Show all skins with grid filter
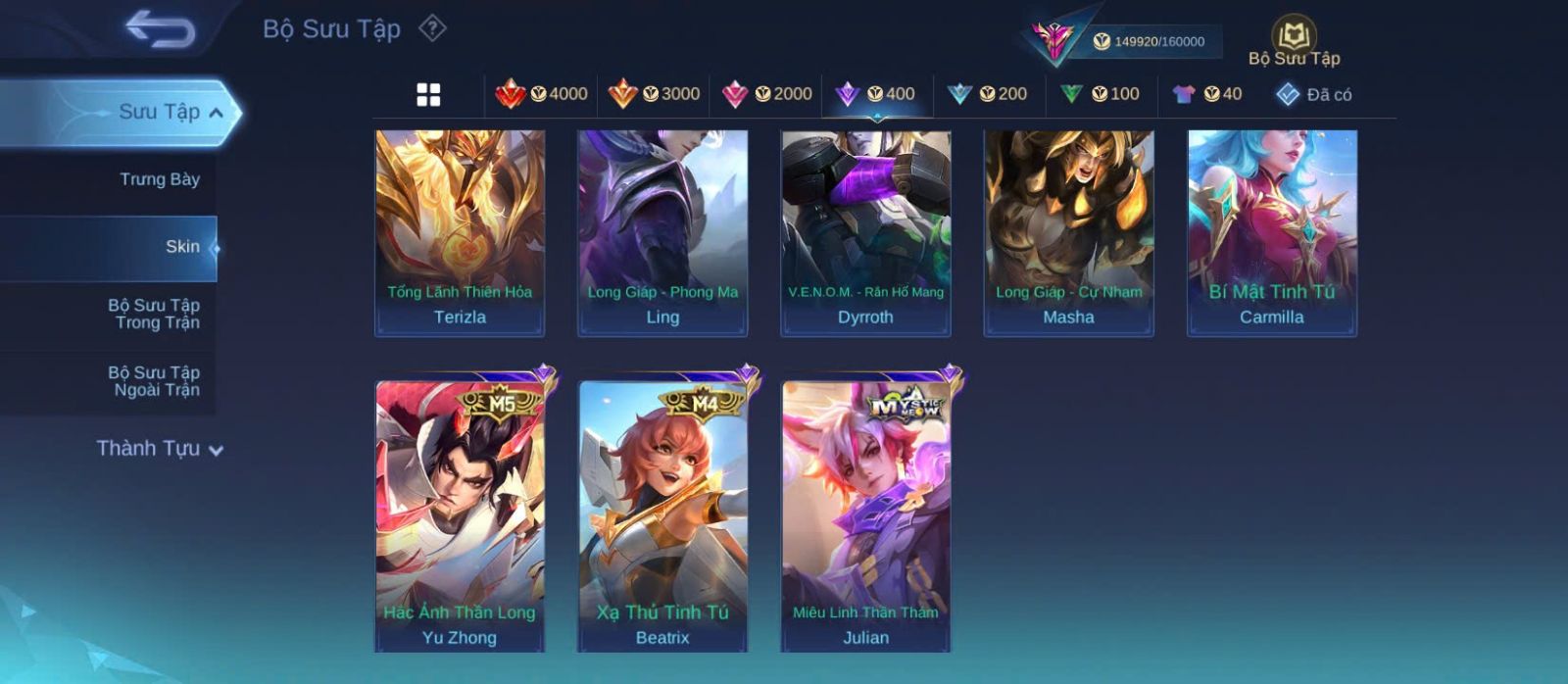Image resolution: width=1568 pixels, height=684 pixels. (428, 94)
